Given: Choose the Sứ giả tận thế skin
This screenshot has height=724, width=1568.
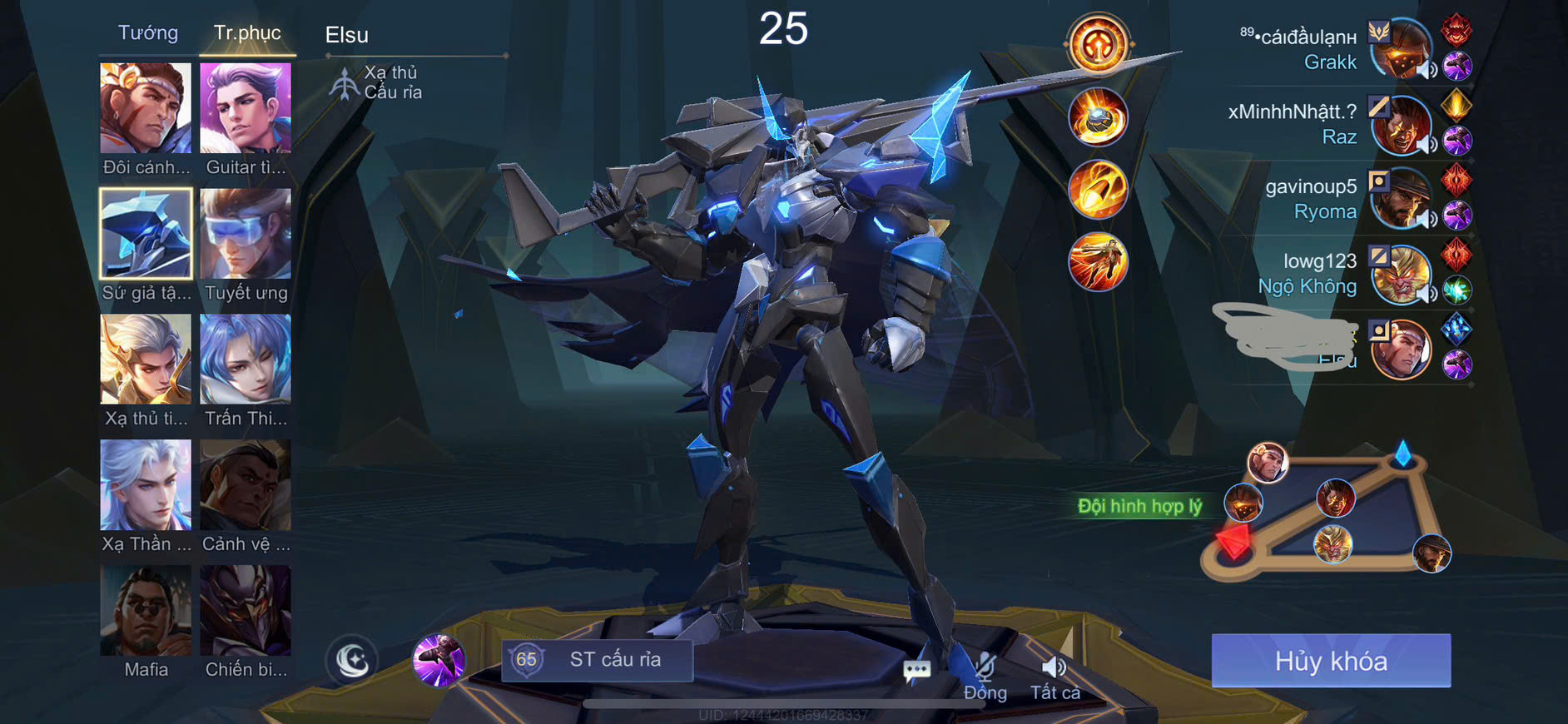Looking at the screenshot, I should 146,234.
